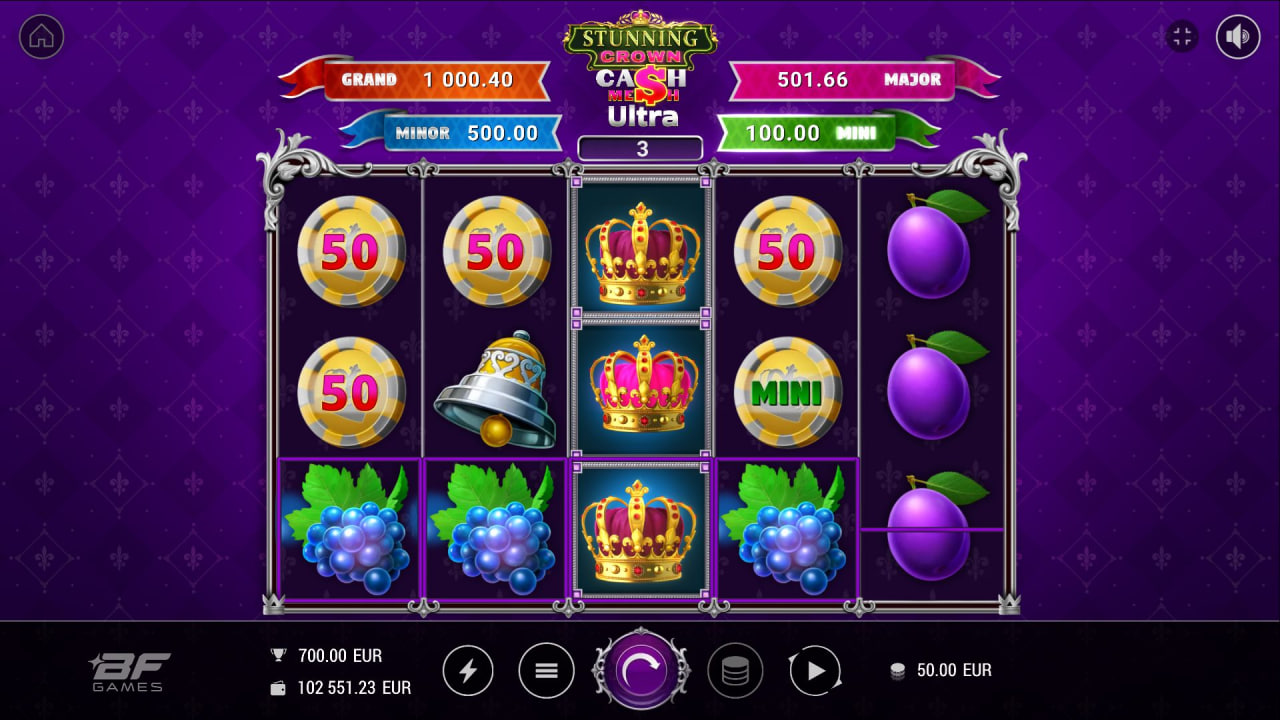
Task: Select the GRAND jackpot banner
Action: [434, 80]
